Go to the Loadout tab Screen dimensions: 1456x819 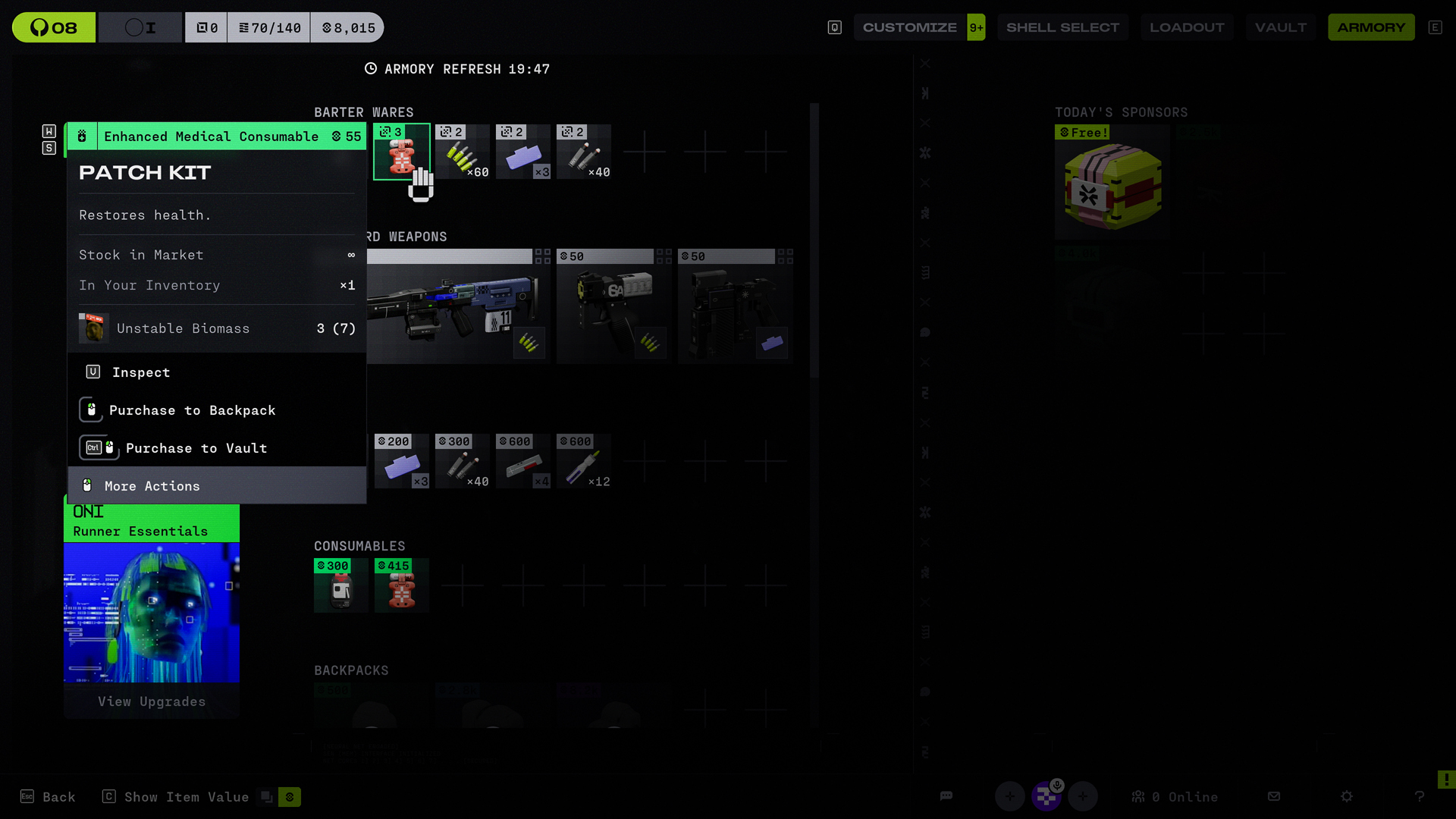[1186, 27]
